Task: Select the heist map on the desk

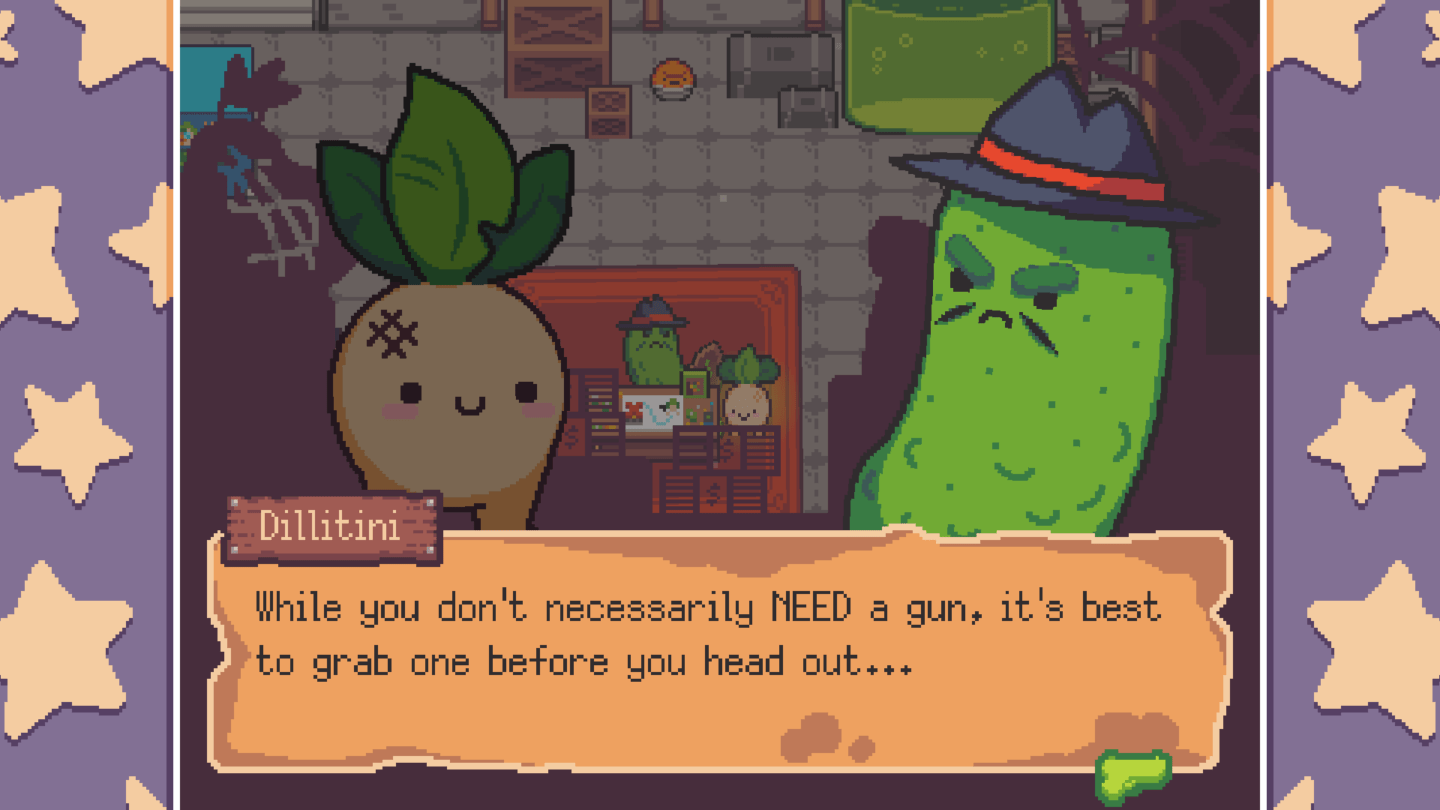Action: (x=650, y=410)
